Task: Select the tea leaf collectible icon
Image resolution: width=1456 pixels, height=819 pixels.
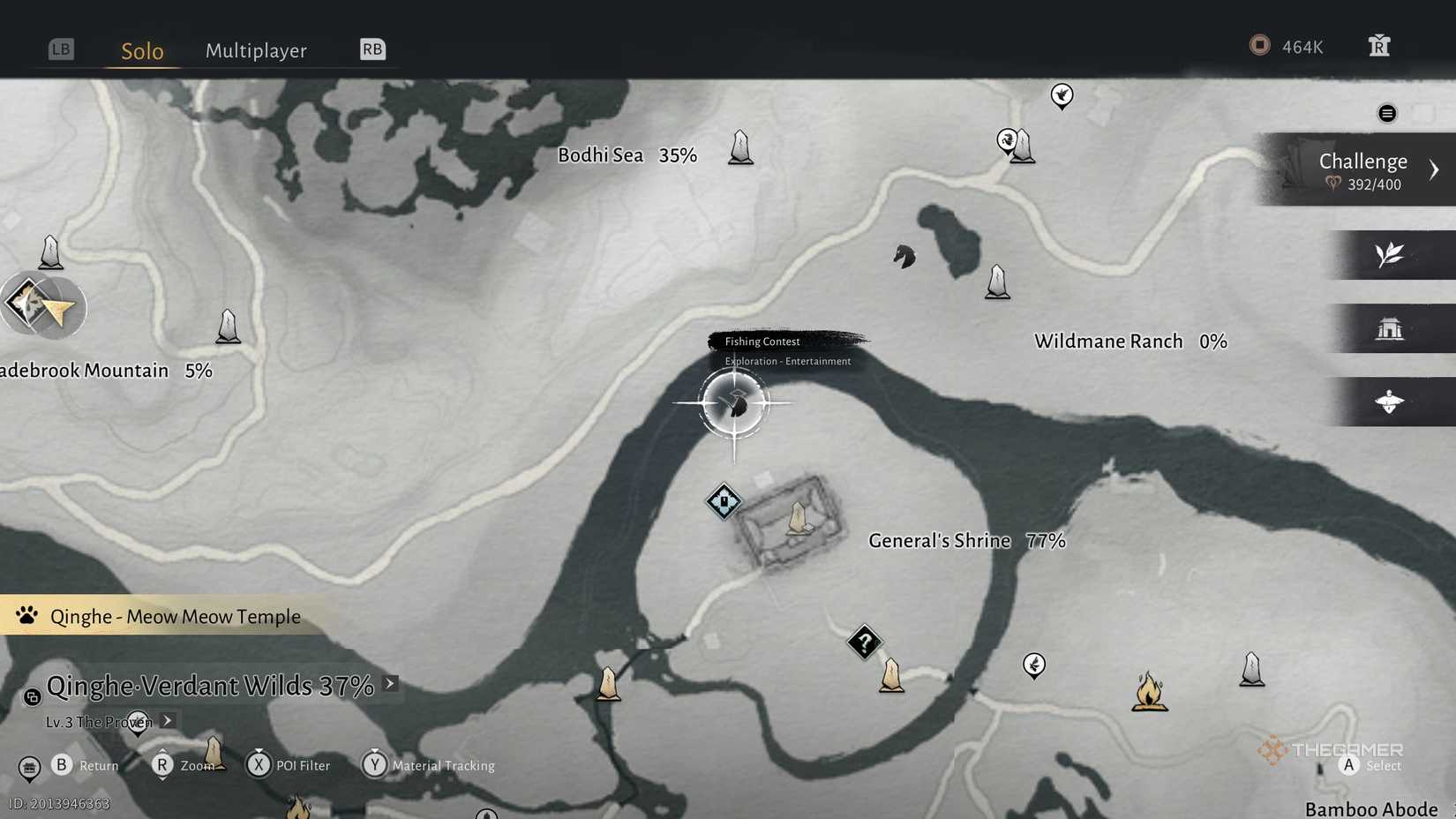Action: click(x=1390, y=255)
